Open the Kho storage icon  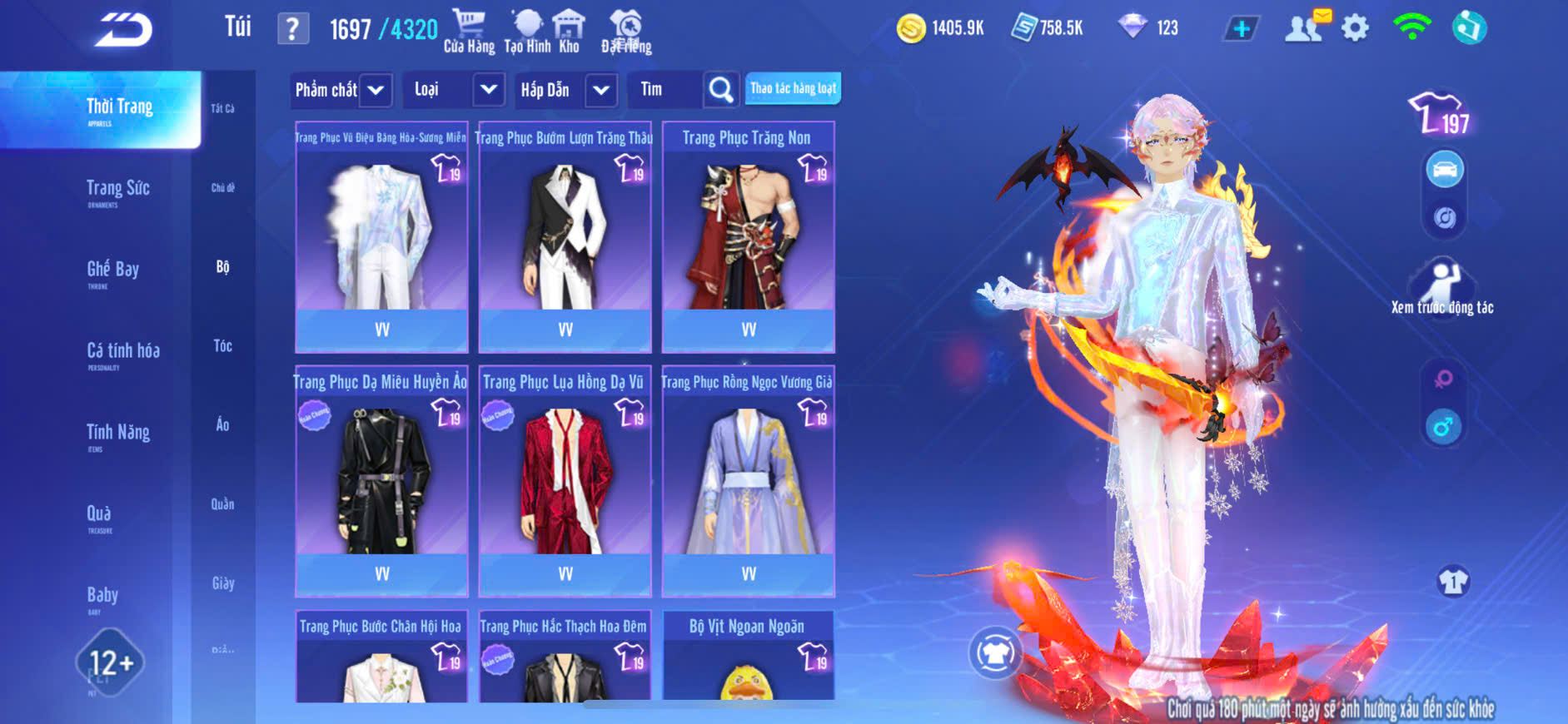569,31
